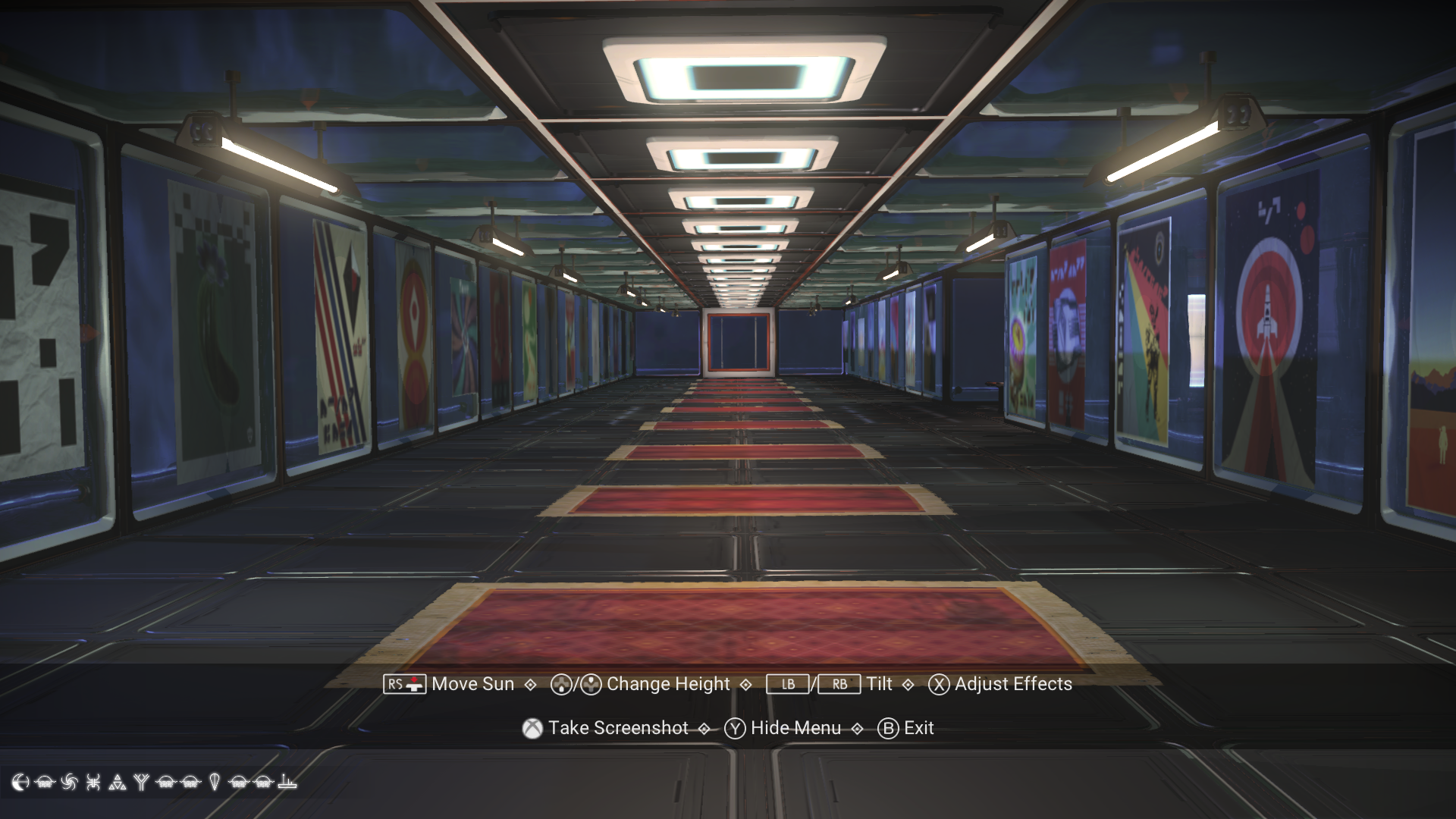Select the Bug portal glyph
Screen dimensions: 1456x819
pos(93,783)
